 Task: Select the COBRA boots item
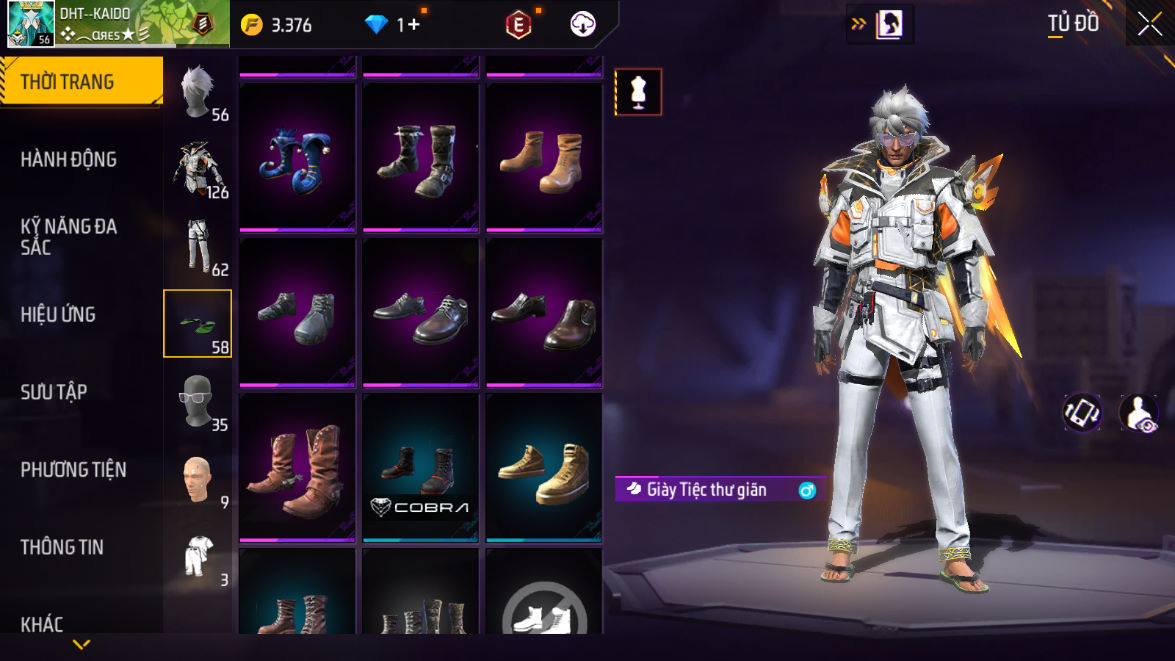[420, 468]
